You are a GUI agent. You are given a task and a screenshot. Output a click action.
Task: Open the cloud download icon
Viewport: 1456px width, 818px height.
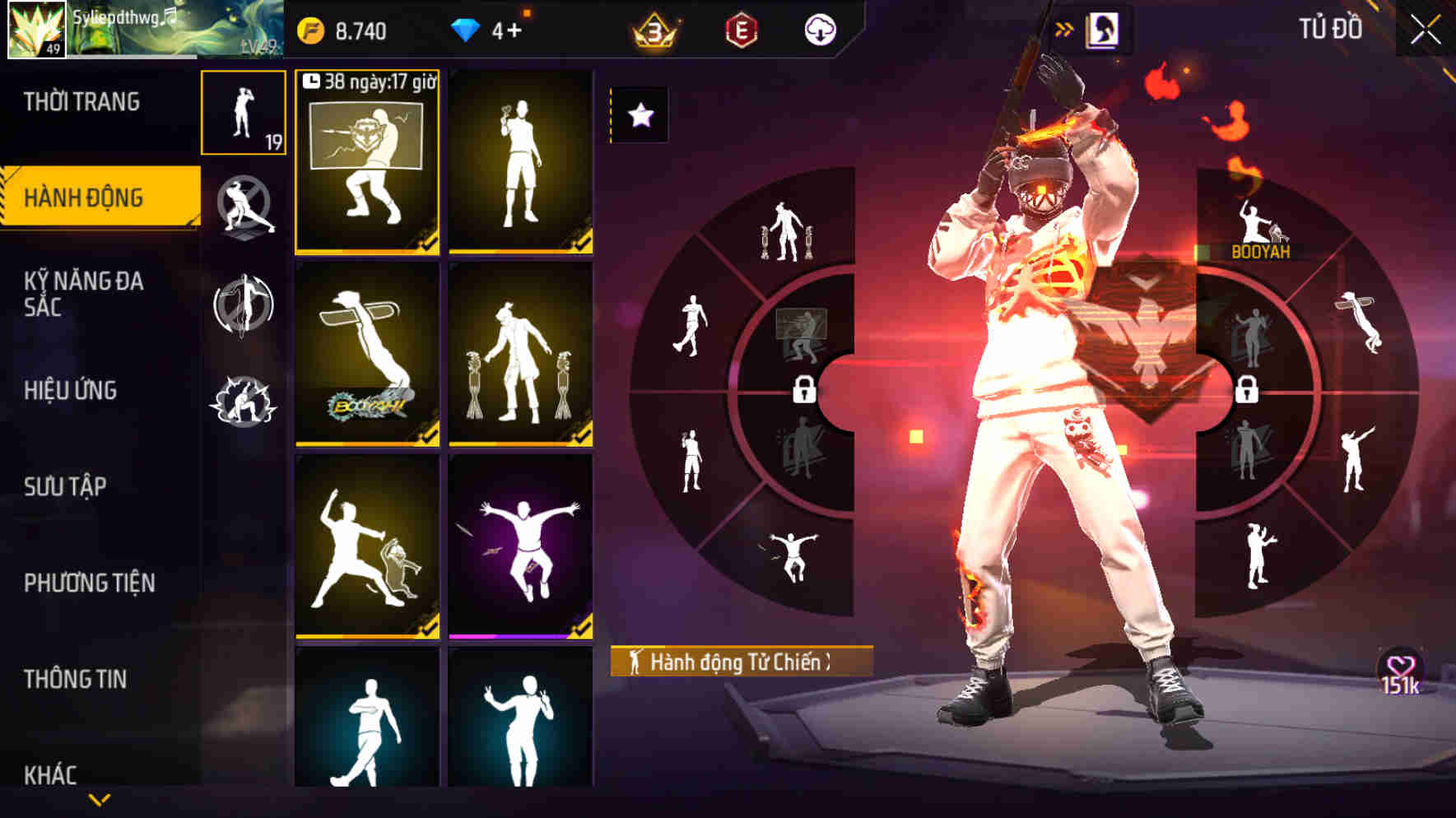tap(821, 31)
